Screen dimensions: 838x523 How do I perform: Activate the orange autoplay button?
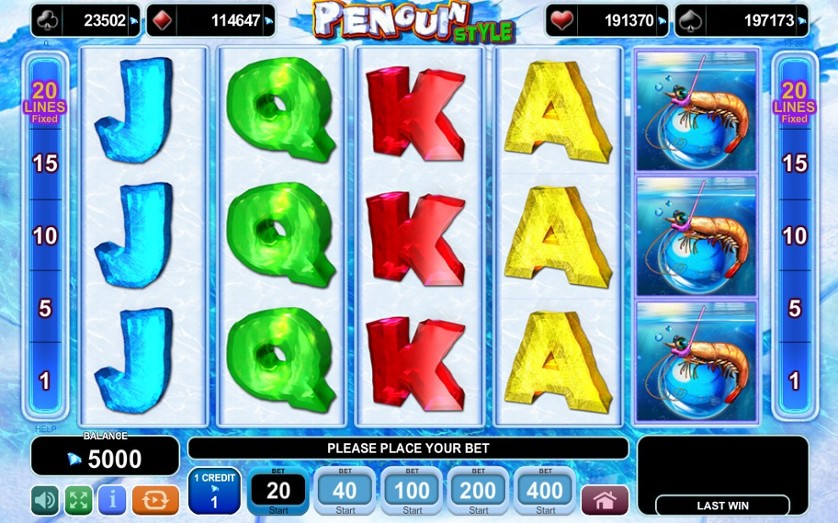click(155, 499)
